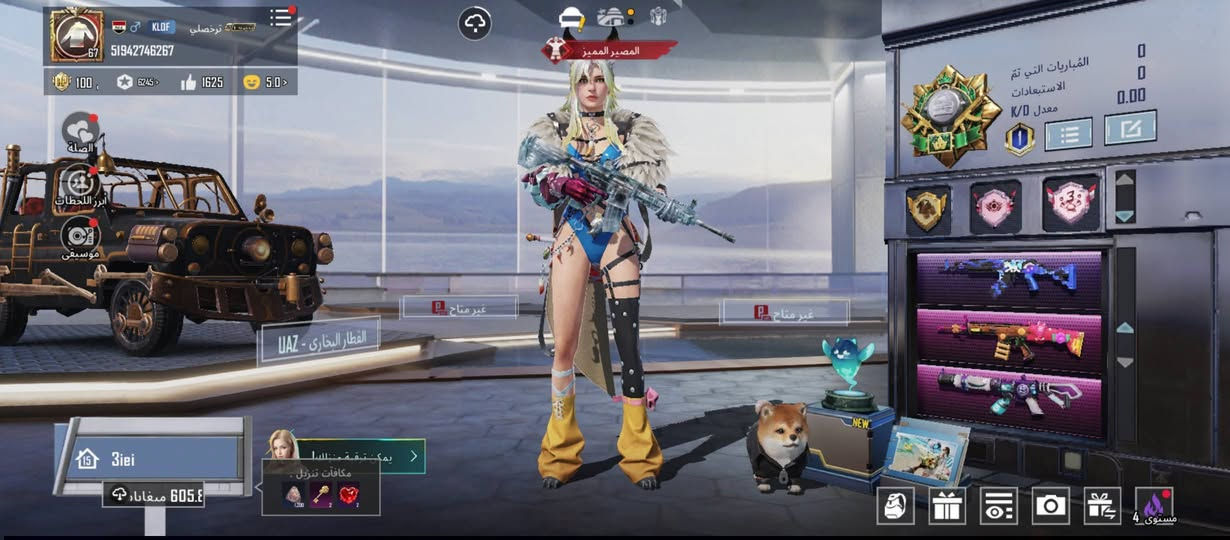This screenshot has height=540, width=1230.
Task: Open the Highlights moments icon
Action: 80,184
